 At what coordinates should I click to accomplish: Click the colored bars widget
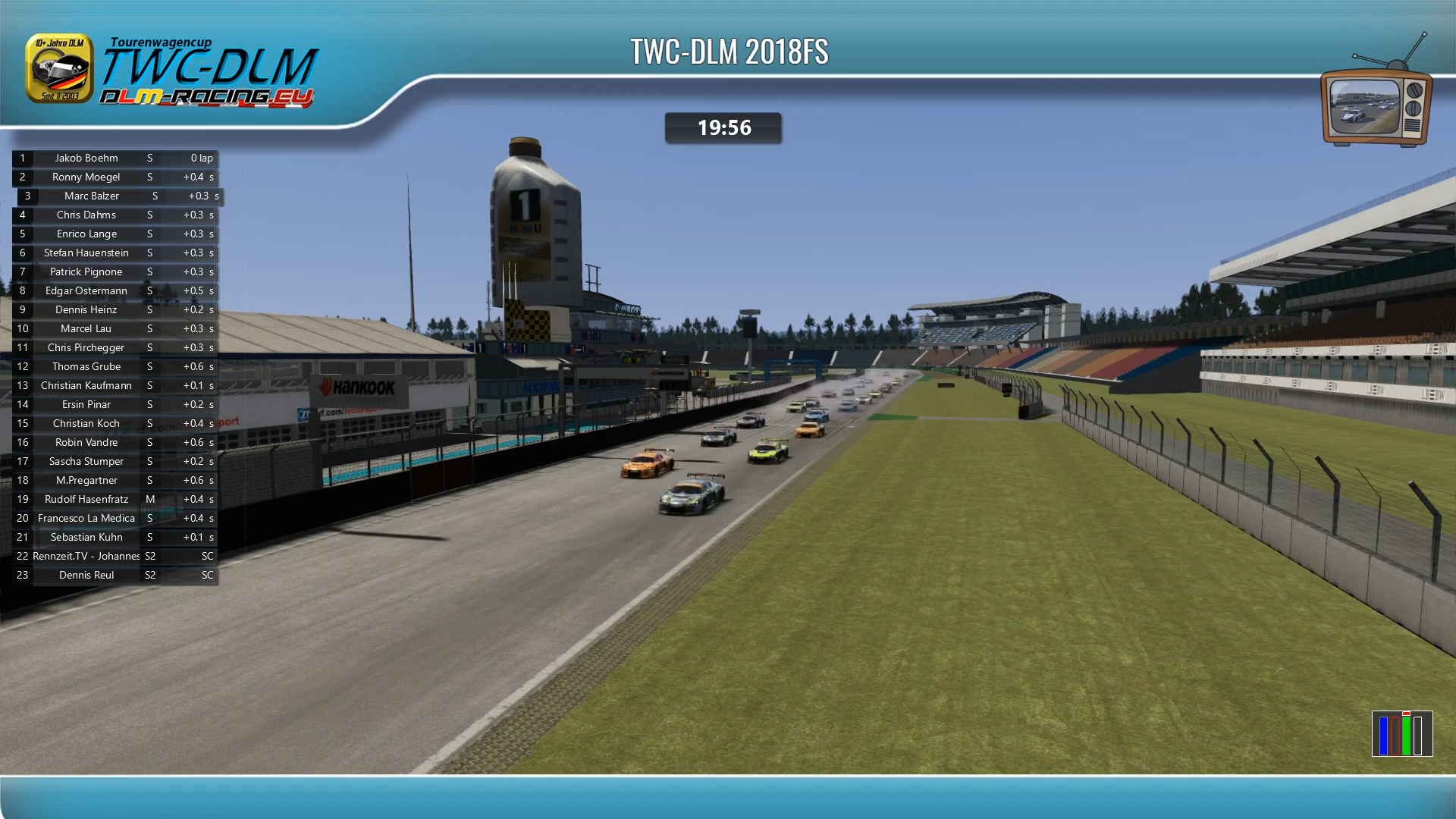click(1401, 733)
